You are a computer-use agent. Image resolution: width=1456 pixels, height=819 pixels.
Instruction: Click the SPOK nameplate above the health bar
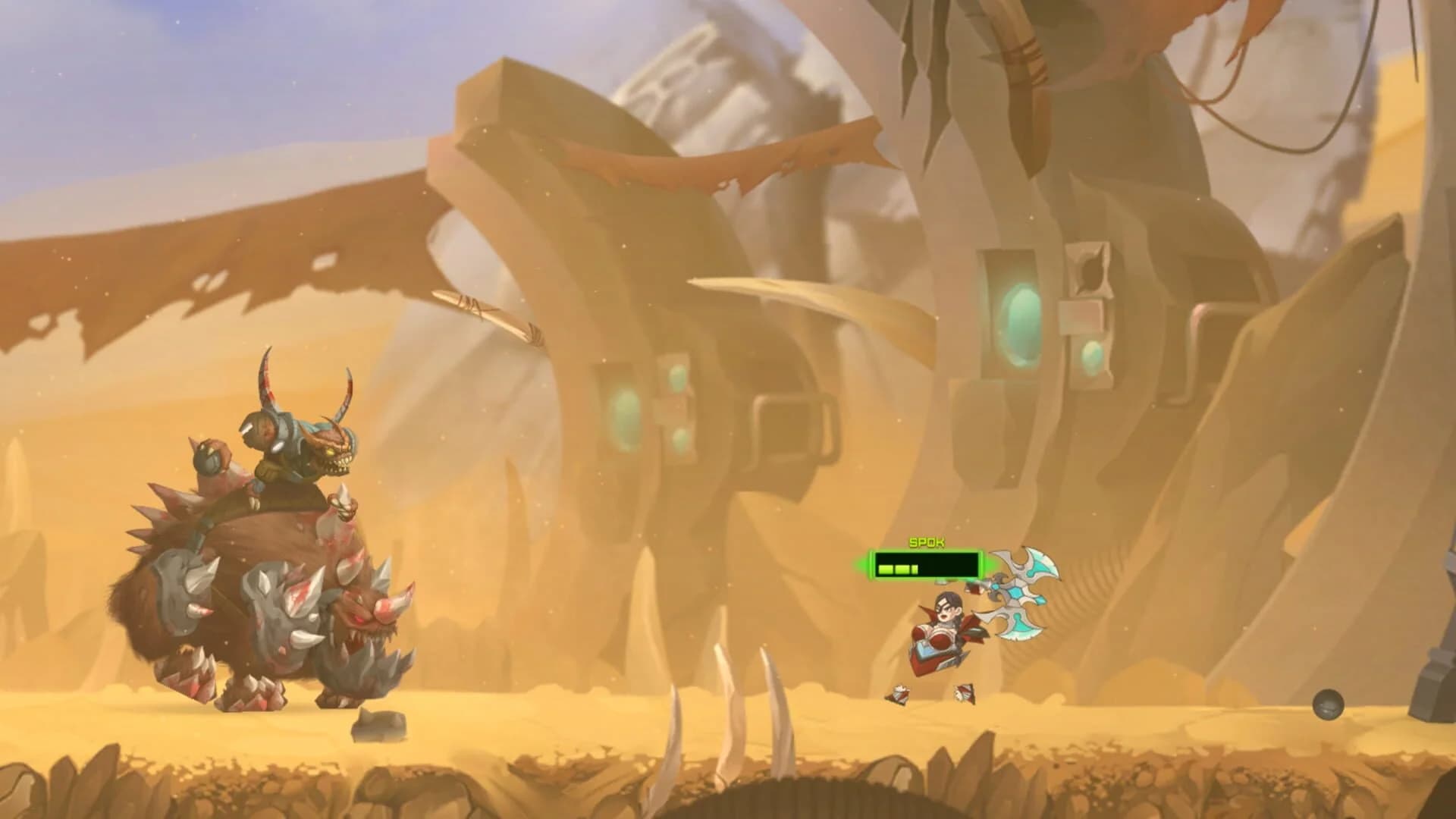click(926, 541)
